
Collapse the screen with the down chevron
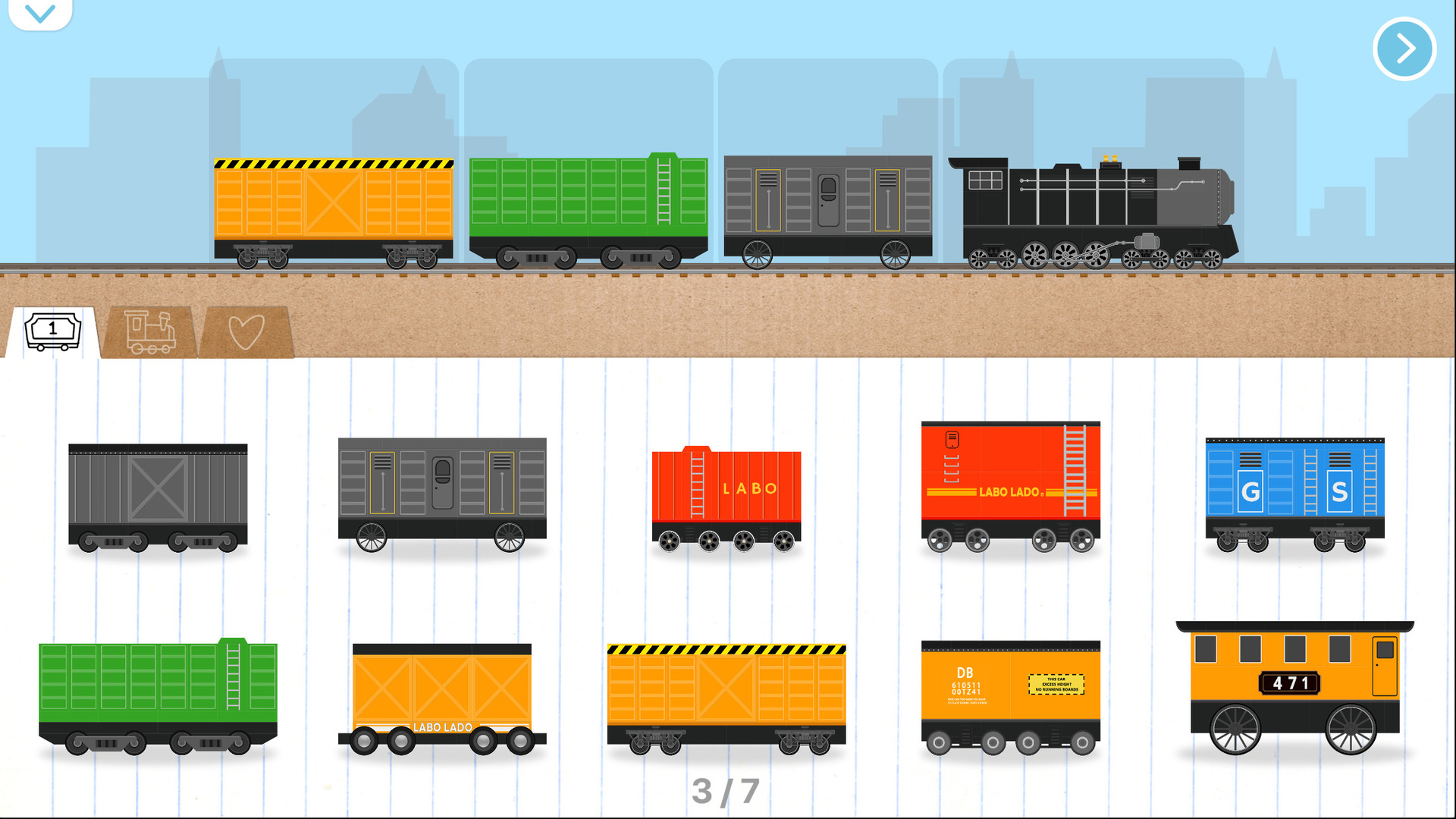pyautogui.click(x=39, y=12)
